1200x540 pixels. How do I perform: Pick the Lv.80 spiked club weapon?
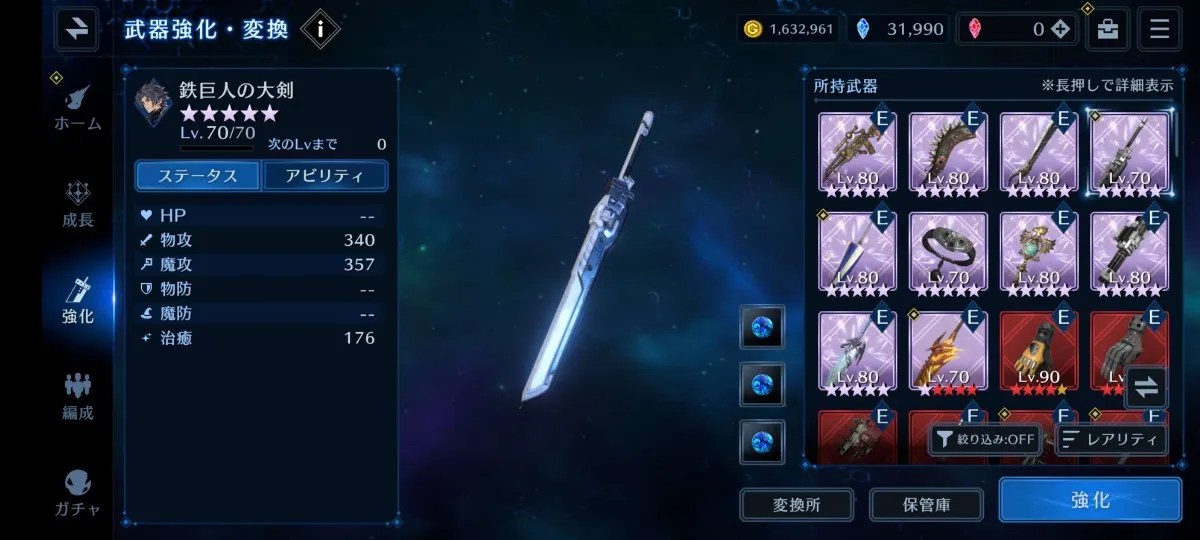pos(948,152)
